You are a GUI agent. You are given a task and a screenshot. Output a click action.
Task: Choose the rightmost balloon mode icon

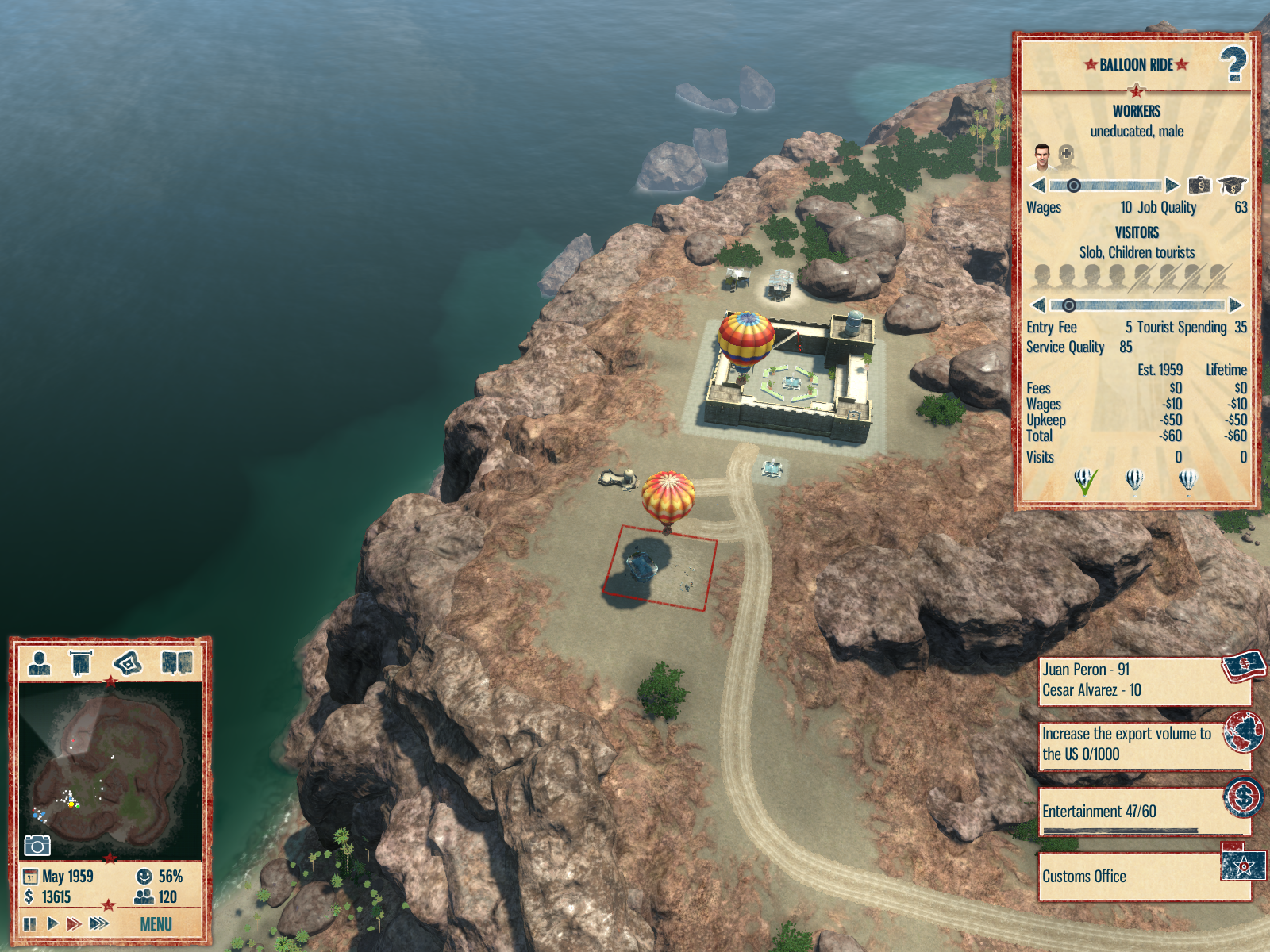[x=1187, y=480]
